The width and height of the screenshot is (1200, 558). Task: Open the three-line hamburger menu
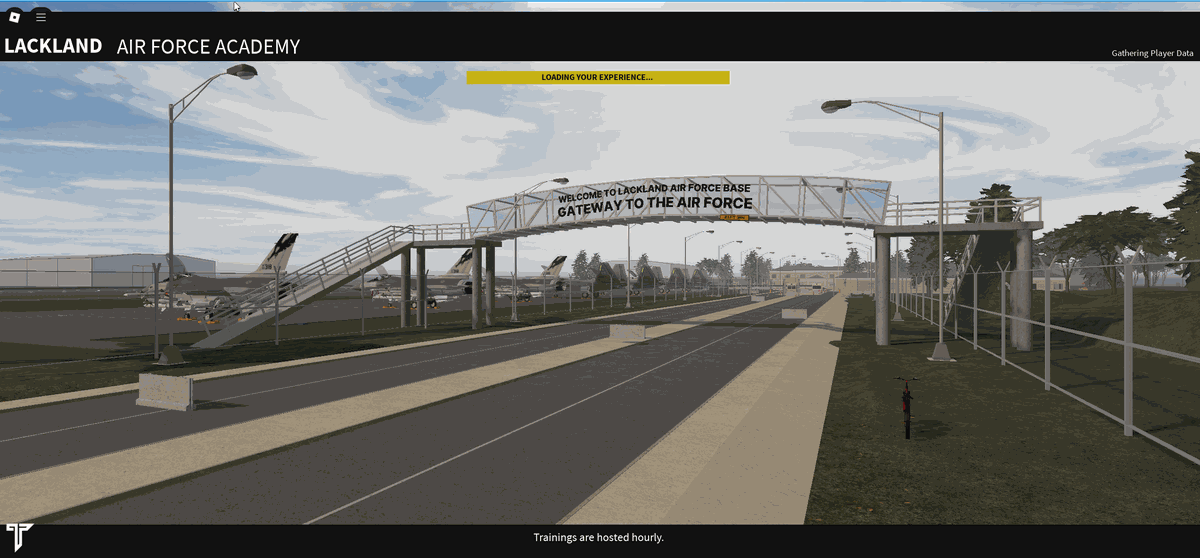[41, 17]
